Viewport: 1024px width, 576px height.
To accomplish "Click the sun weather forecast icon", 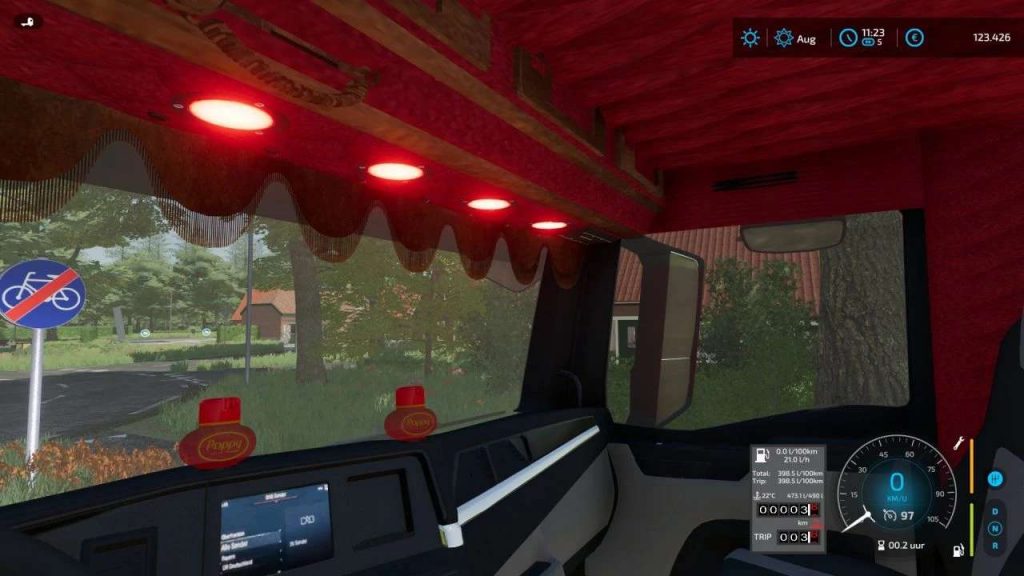I will pos(750,38).
